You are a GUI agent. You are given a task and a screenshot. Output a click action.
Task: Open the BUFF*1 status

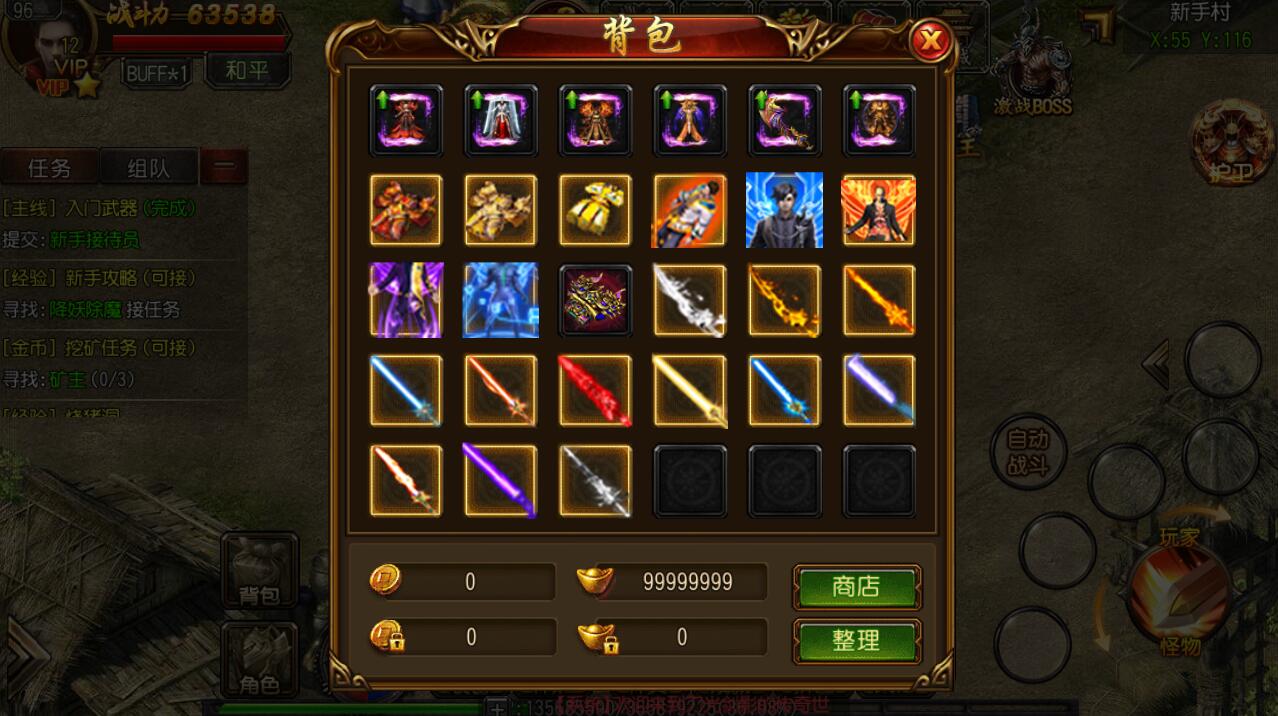point(158,73)
